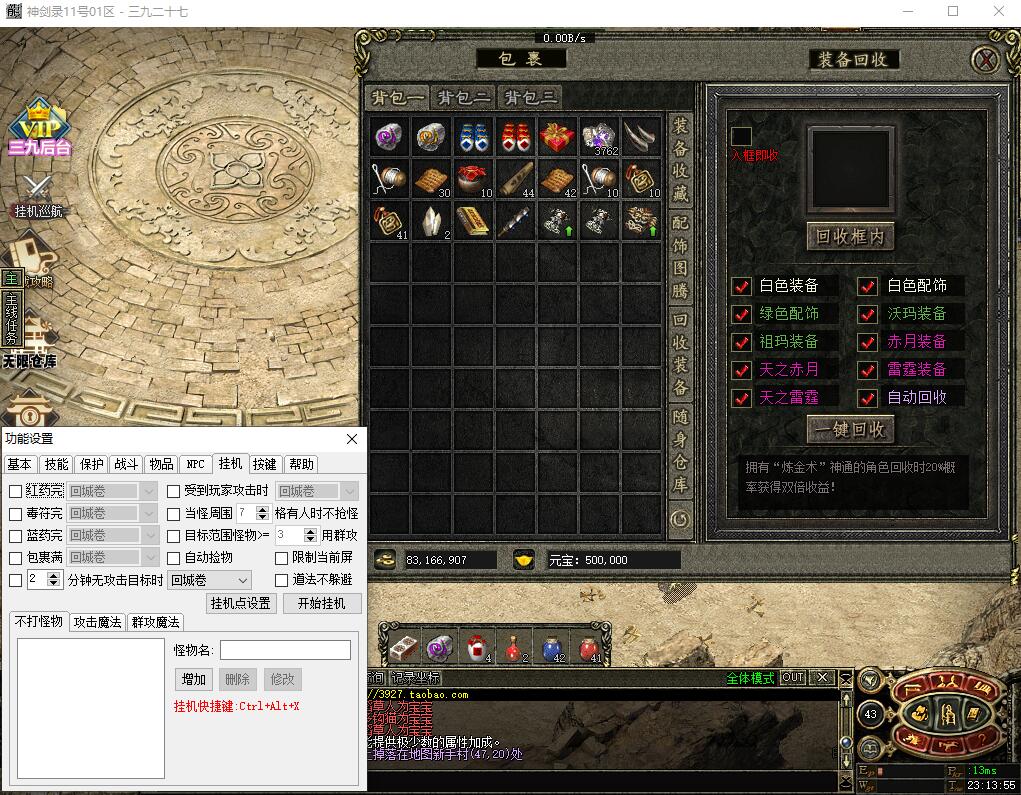The width and height of the screenshot is (1021, 795).
Task: Select the red gift box item
Action: [x=558, y=136]
